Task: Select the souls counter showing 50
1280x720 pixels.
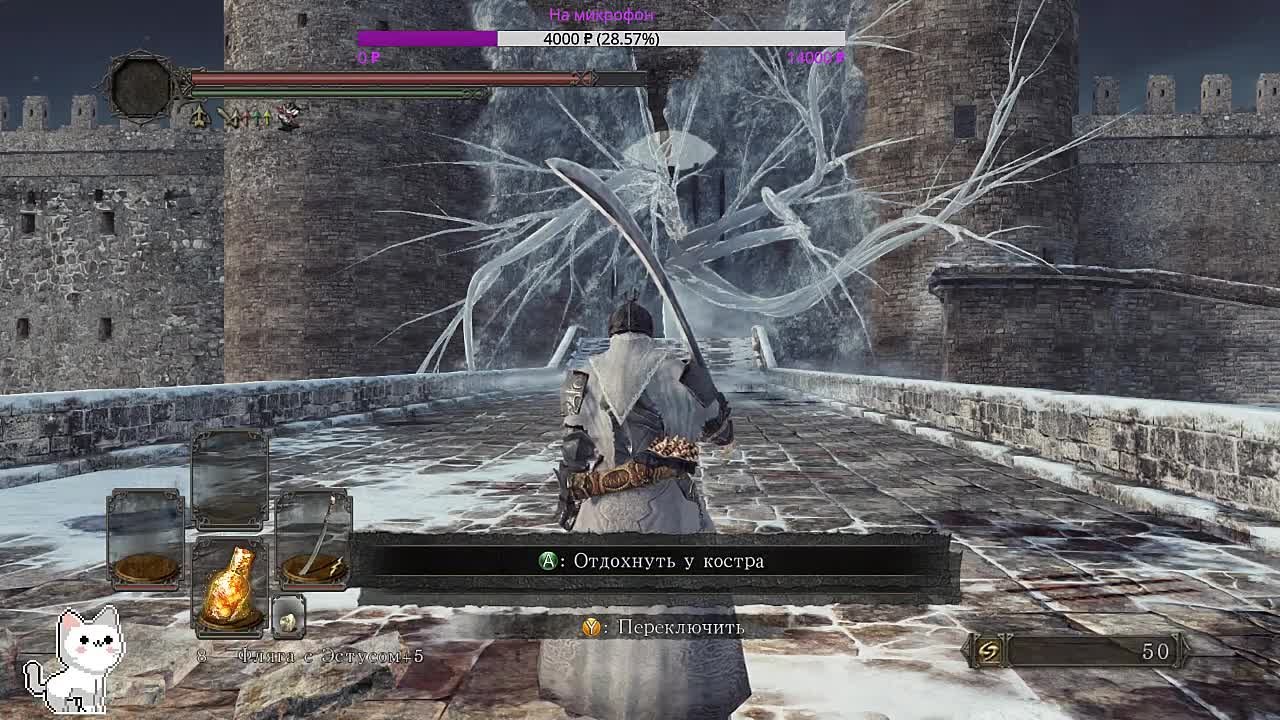Action: pos(1155,650)
